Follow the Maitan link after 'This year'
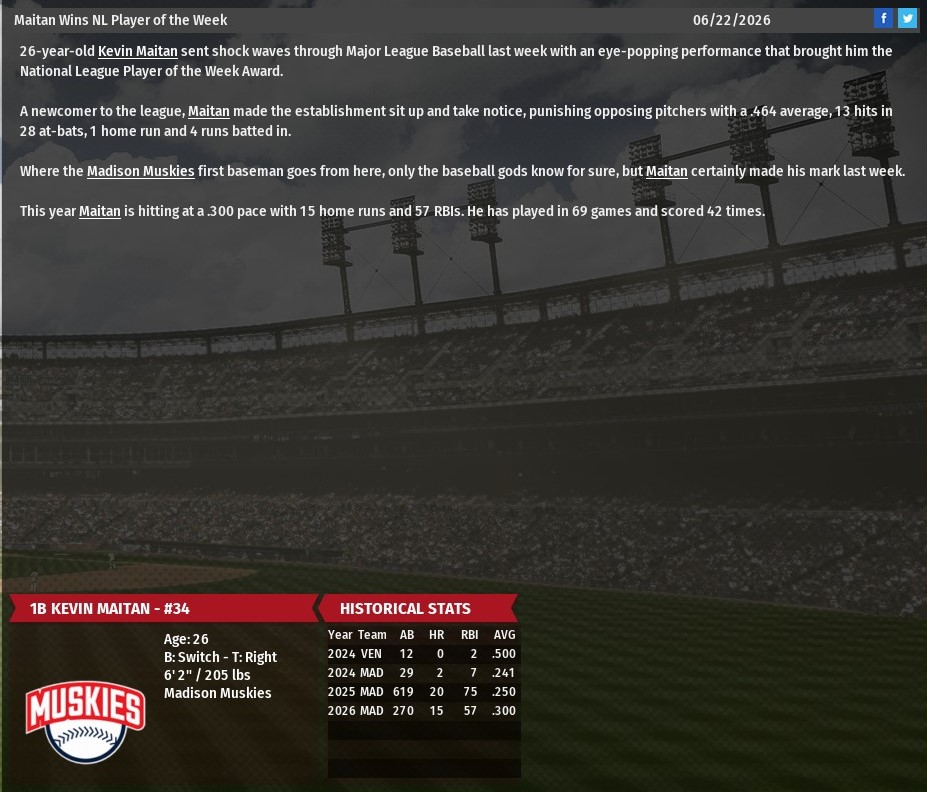The height and width of the screenshot is (792, 927). point(100,211)
